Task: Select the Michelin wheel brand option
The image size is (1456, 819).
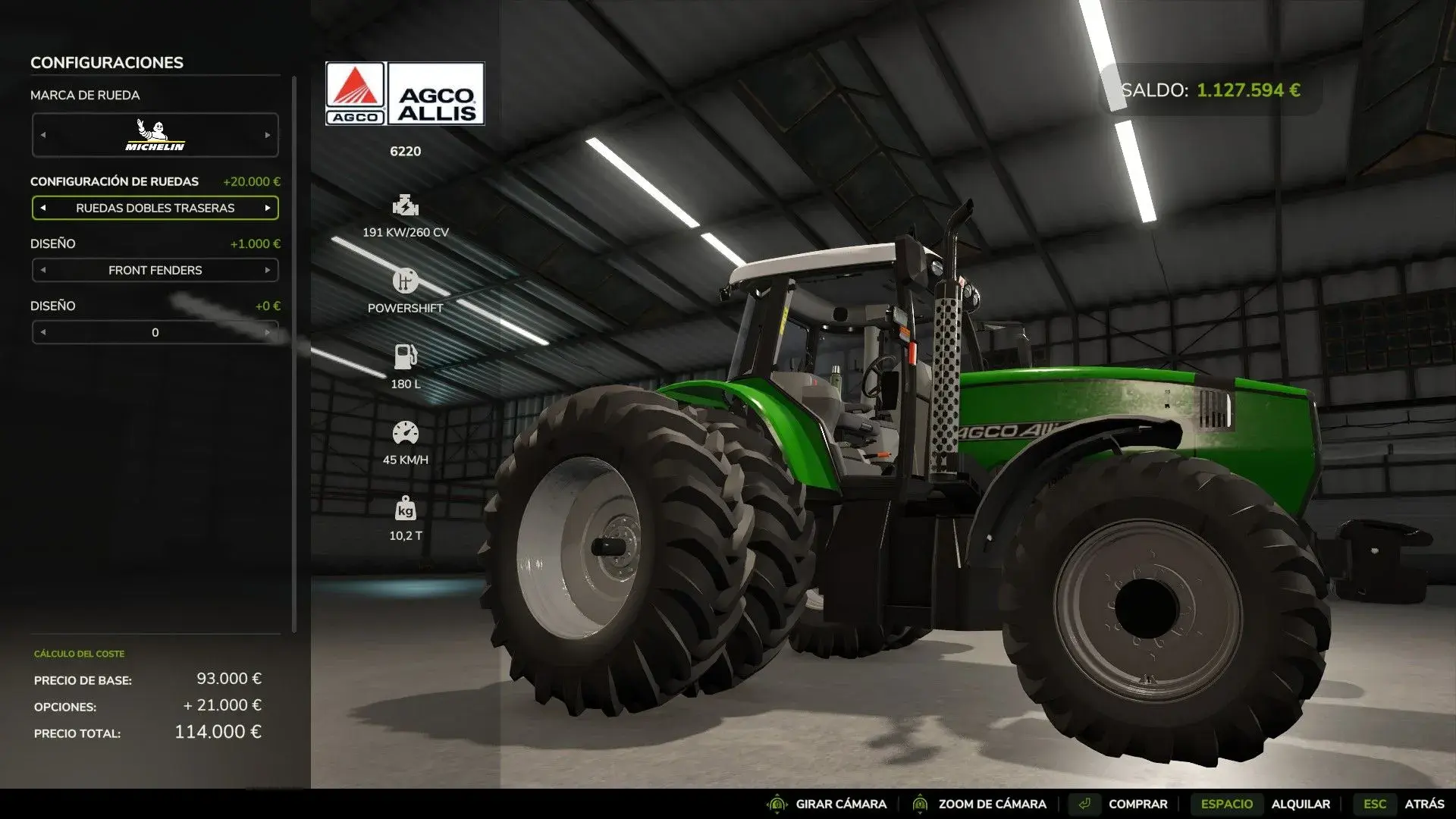Action: coord(155,134)
